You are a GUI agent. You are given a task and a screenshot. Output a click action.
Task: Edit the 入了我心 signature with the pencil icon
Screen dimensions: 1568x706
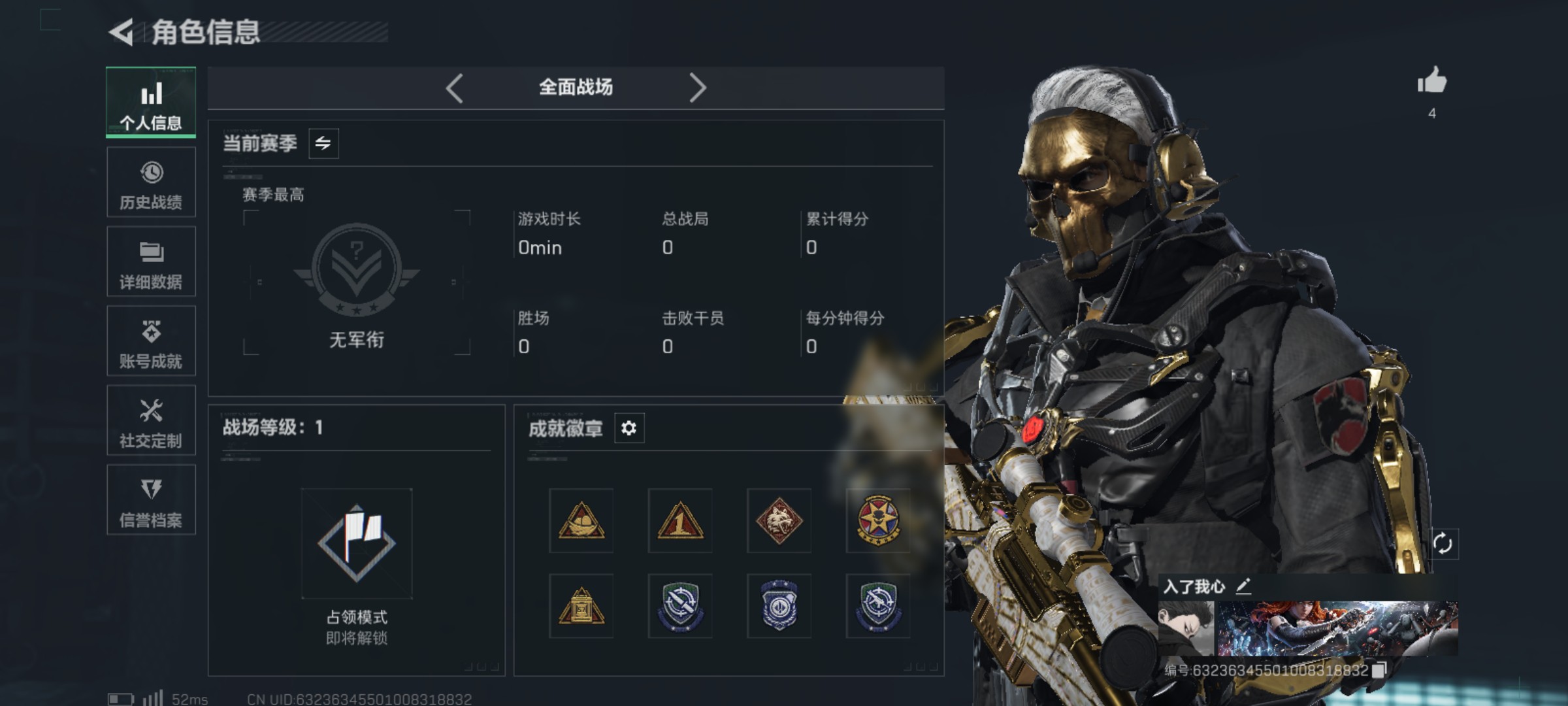pyautogui.click(x=1243, y=586)
